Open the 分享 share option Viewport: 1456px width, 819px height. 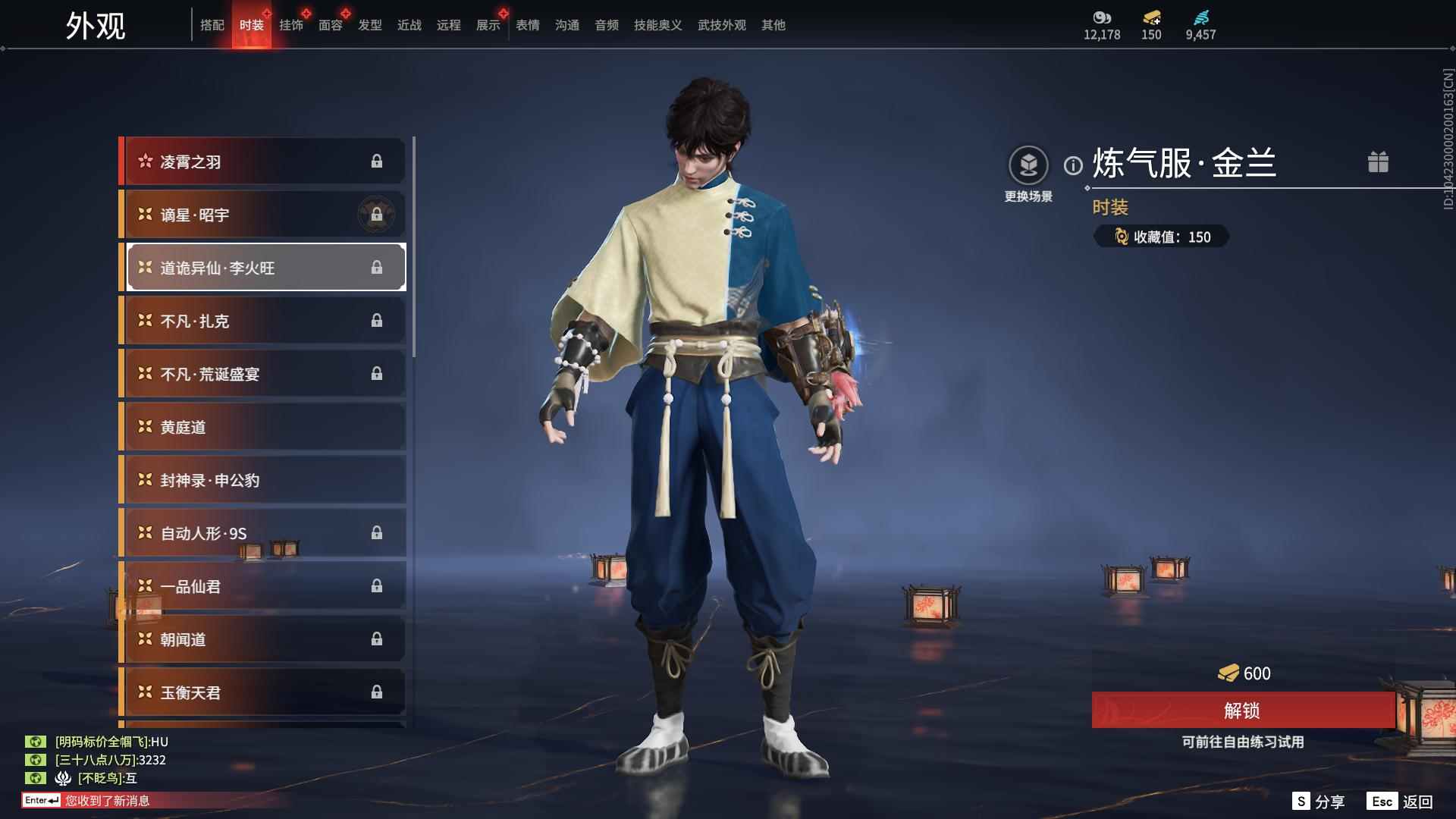[x=1319, y=802]
